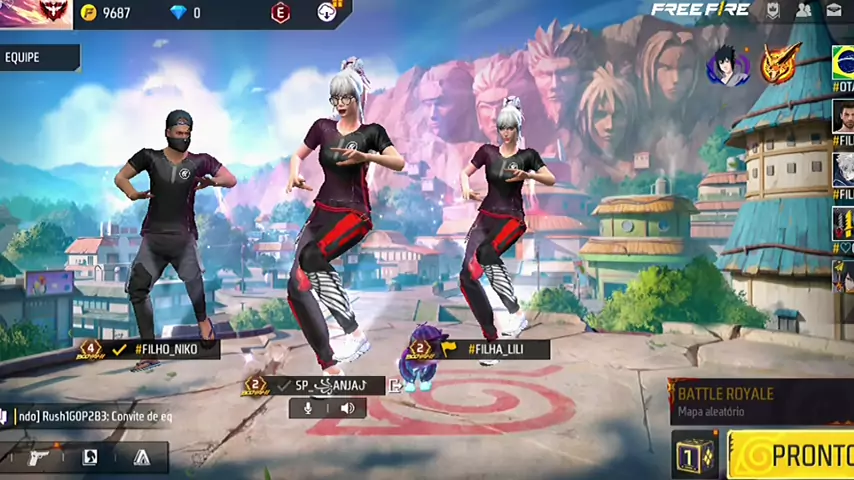Select the Brazil flag friend entry

coord(843,63)
